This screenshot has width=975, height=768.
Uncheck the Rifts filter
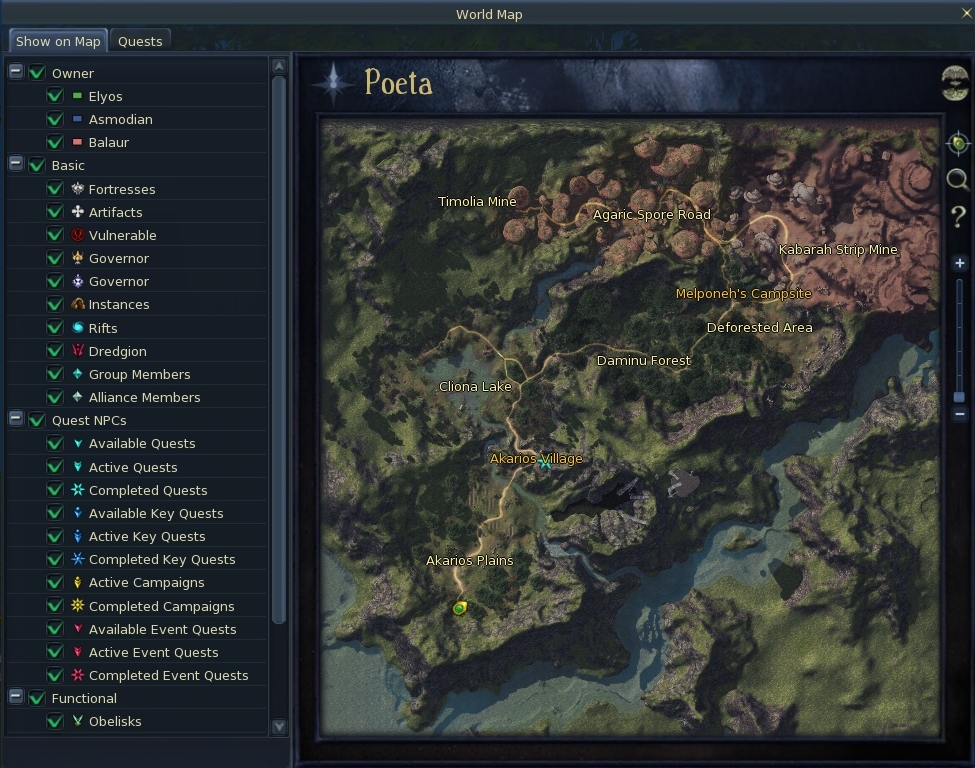[x=55, y=328]
